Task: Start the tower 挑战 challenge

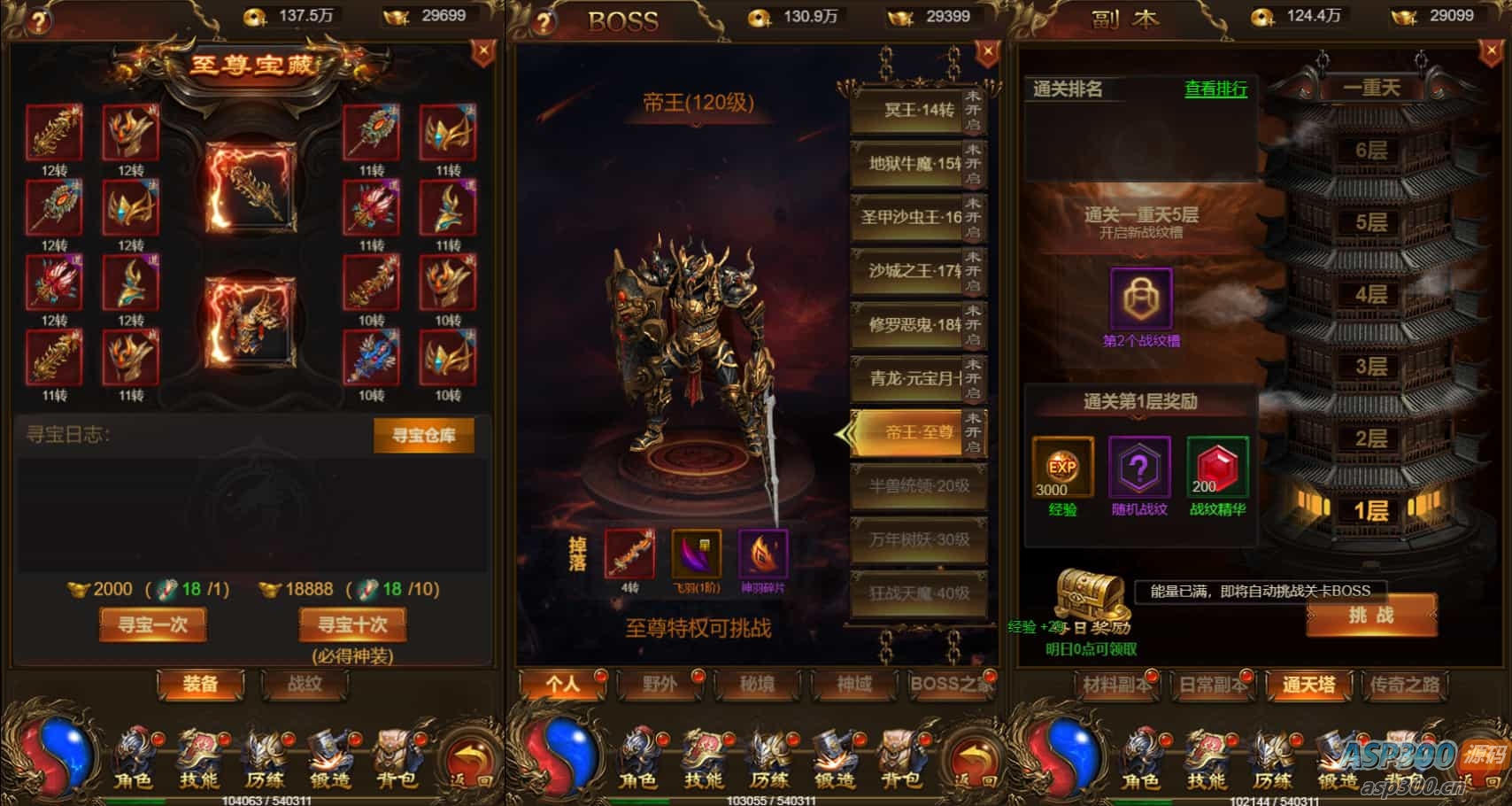Action: pos(1370,616)
